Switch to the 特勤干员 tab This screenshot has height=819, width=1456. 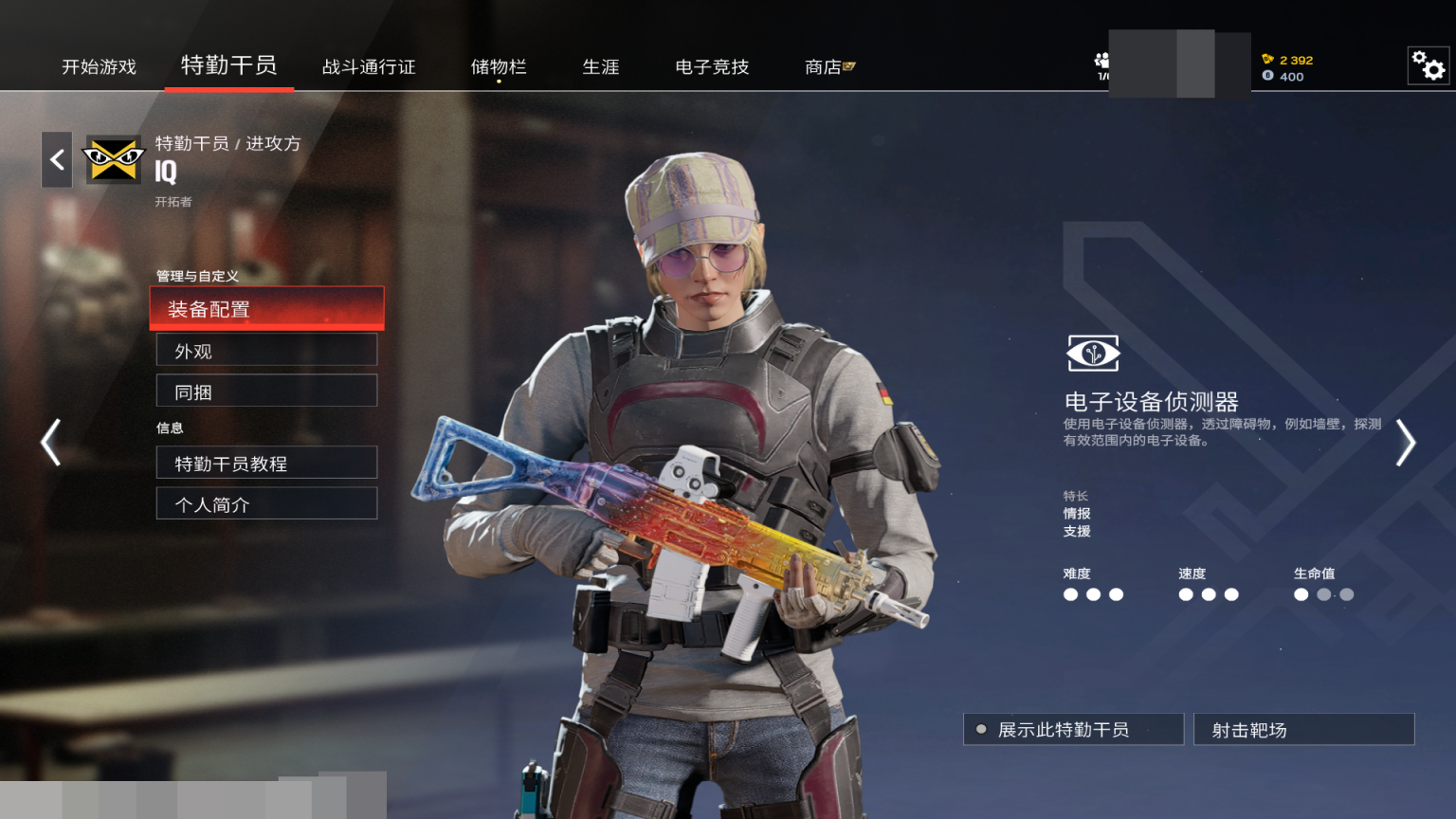[228, 65]
